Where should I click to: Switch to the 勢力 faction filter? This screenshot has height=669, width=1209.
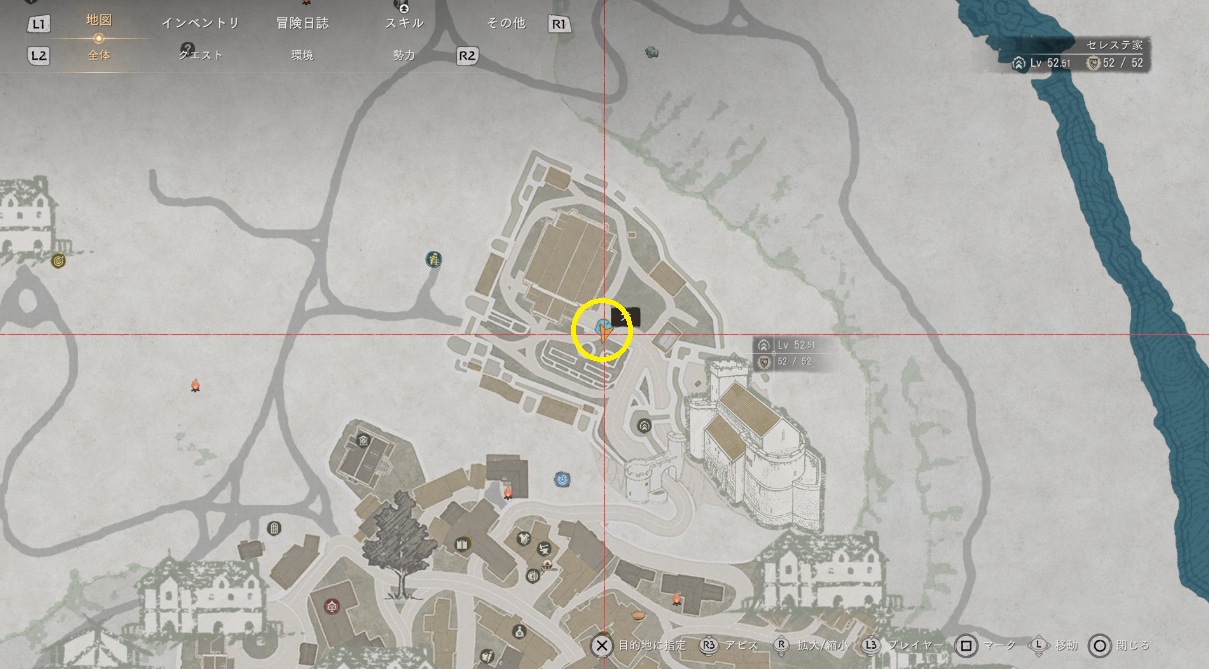404,55
